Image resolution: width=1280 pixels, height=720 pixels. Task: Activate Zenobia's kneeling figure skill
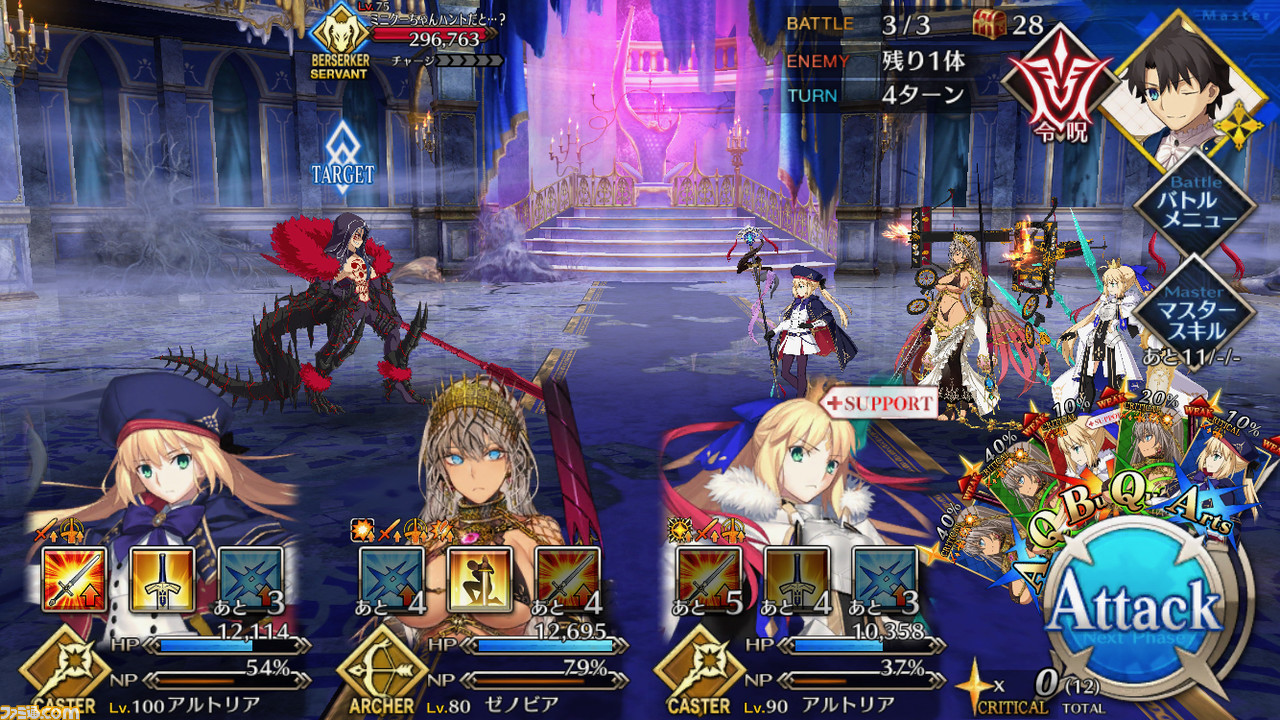pyautogui.click(x=479, y=579)
